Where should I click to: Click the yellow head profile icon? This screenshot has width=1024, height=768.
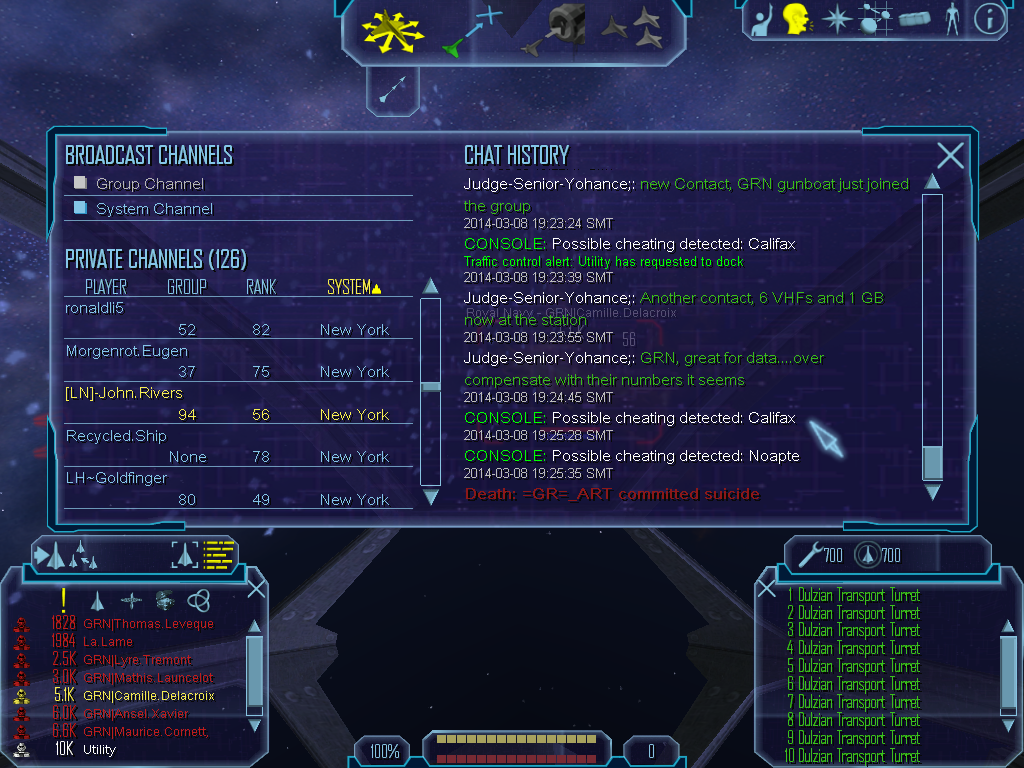796,18
